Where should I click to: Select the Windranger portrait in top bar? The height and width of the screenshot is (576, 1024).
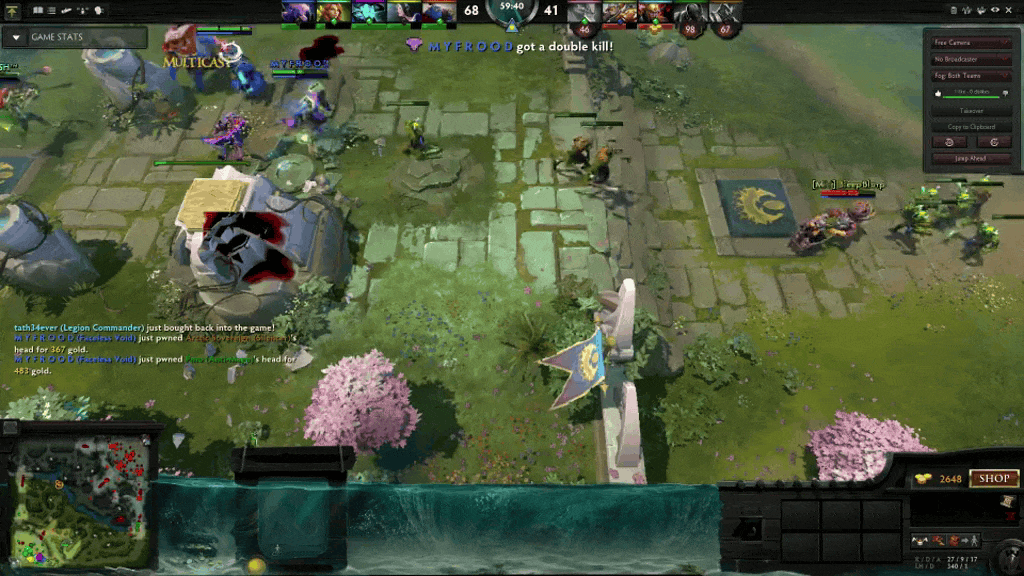click(x=334, y=13)
